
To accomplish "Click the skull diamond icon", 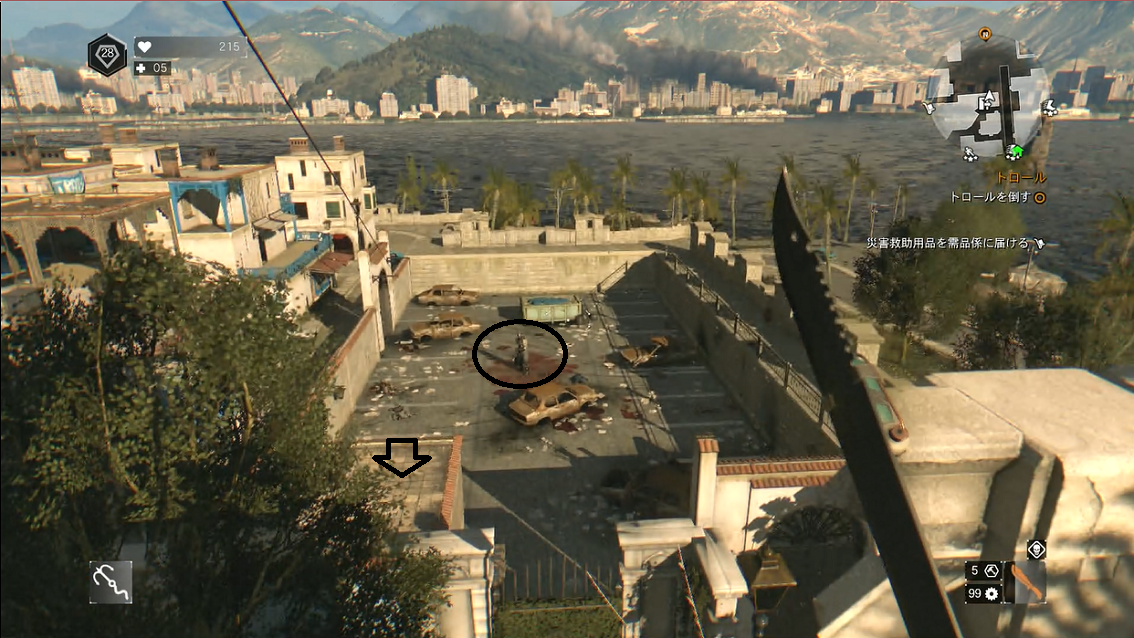I will pyautogui.click(x=1036, y=549).
